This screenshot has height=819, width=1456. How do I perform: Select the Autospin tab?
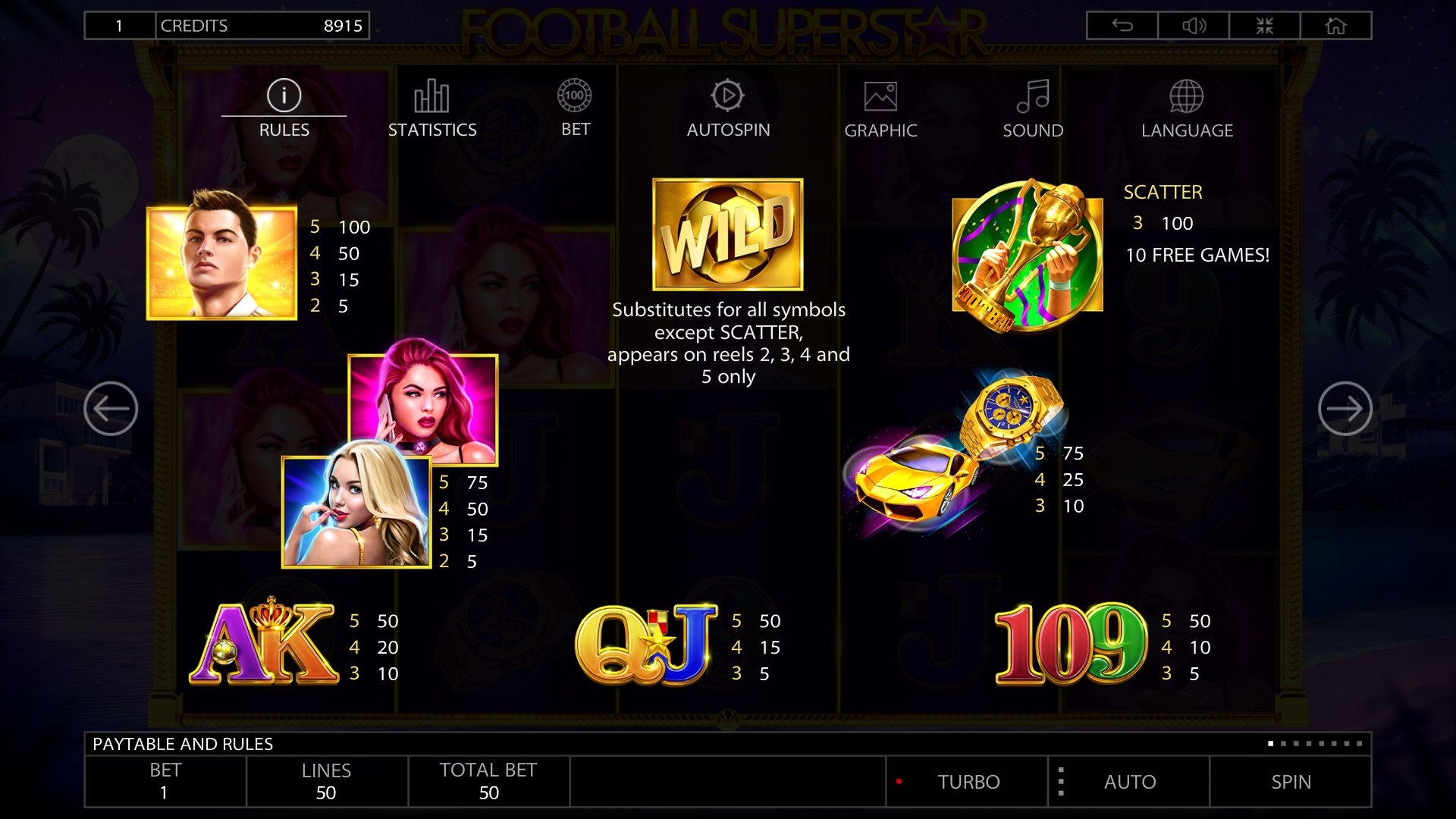click(728, 109)
